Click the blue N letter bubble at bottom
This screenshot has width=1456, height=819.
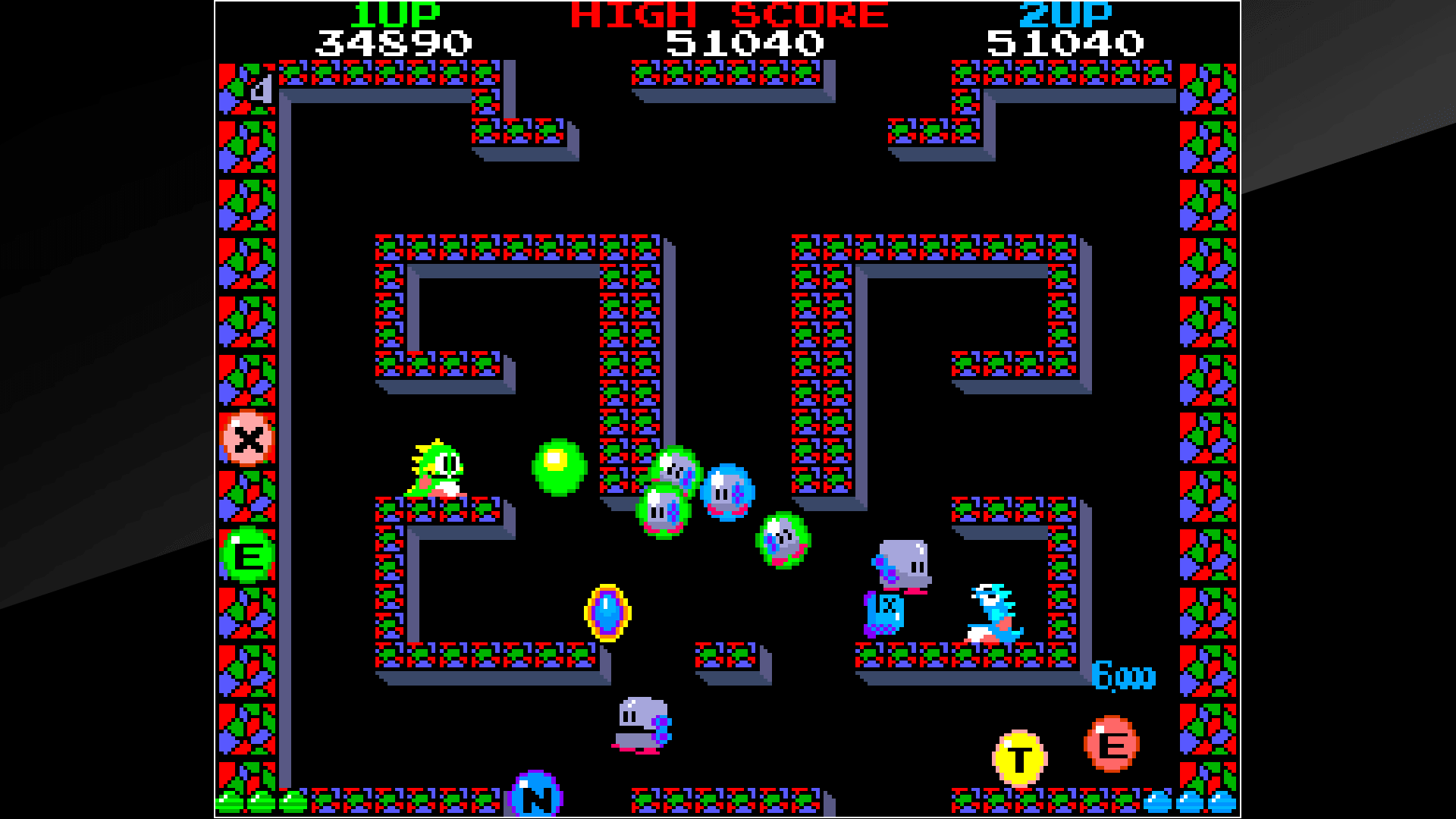(538, 792)
